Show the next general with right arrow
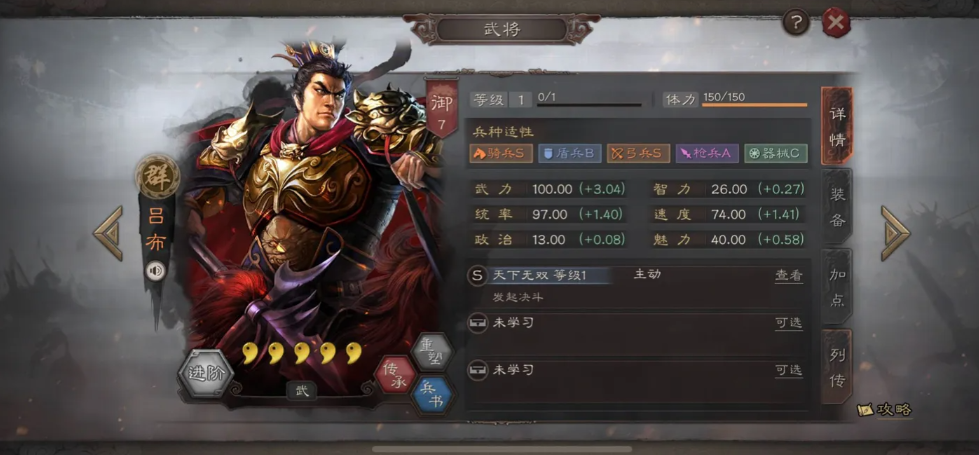The width and height of the screenshot is (979, 455). (x=895, y=234)
